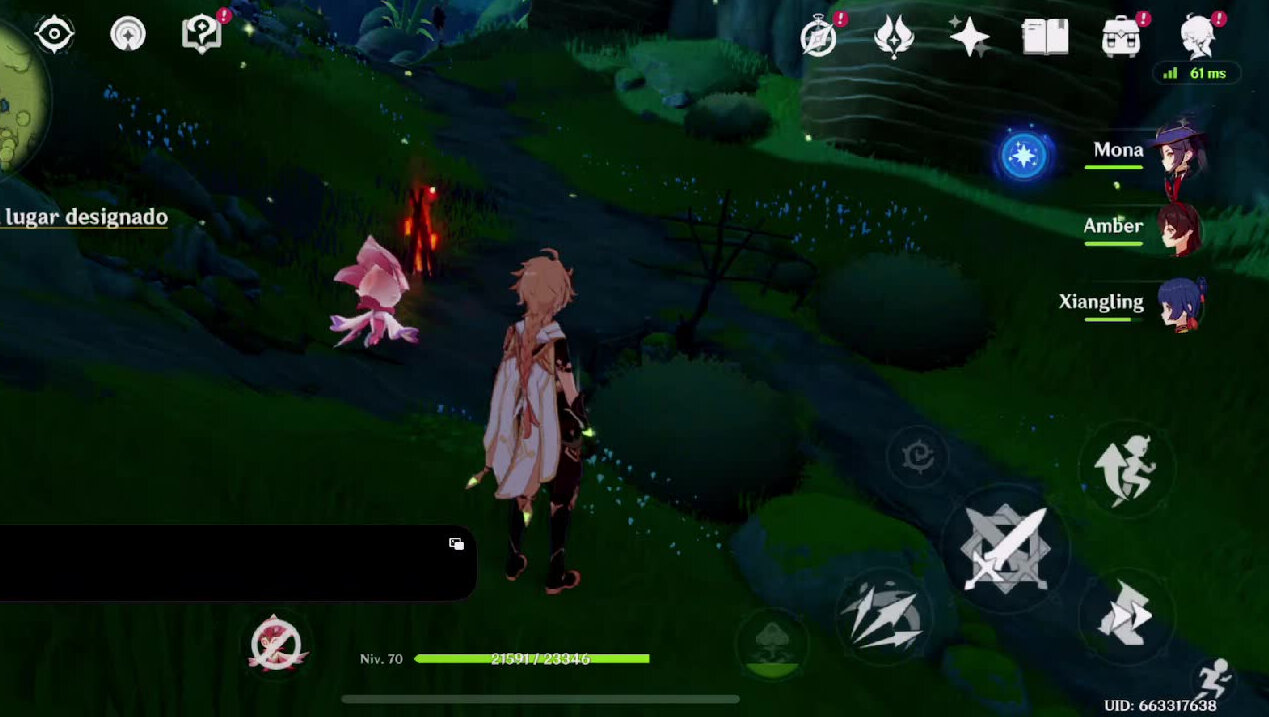The height and width of the screenshot is (717, 1269).
Task: Open the battle pass icon
Action: (893, 38)
